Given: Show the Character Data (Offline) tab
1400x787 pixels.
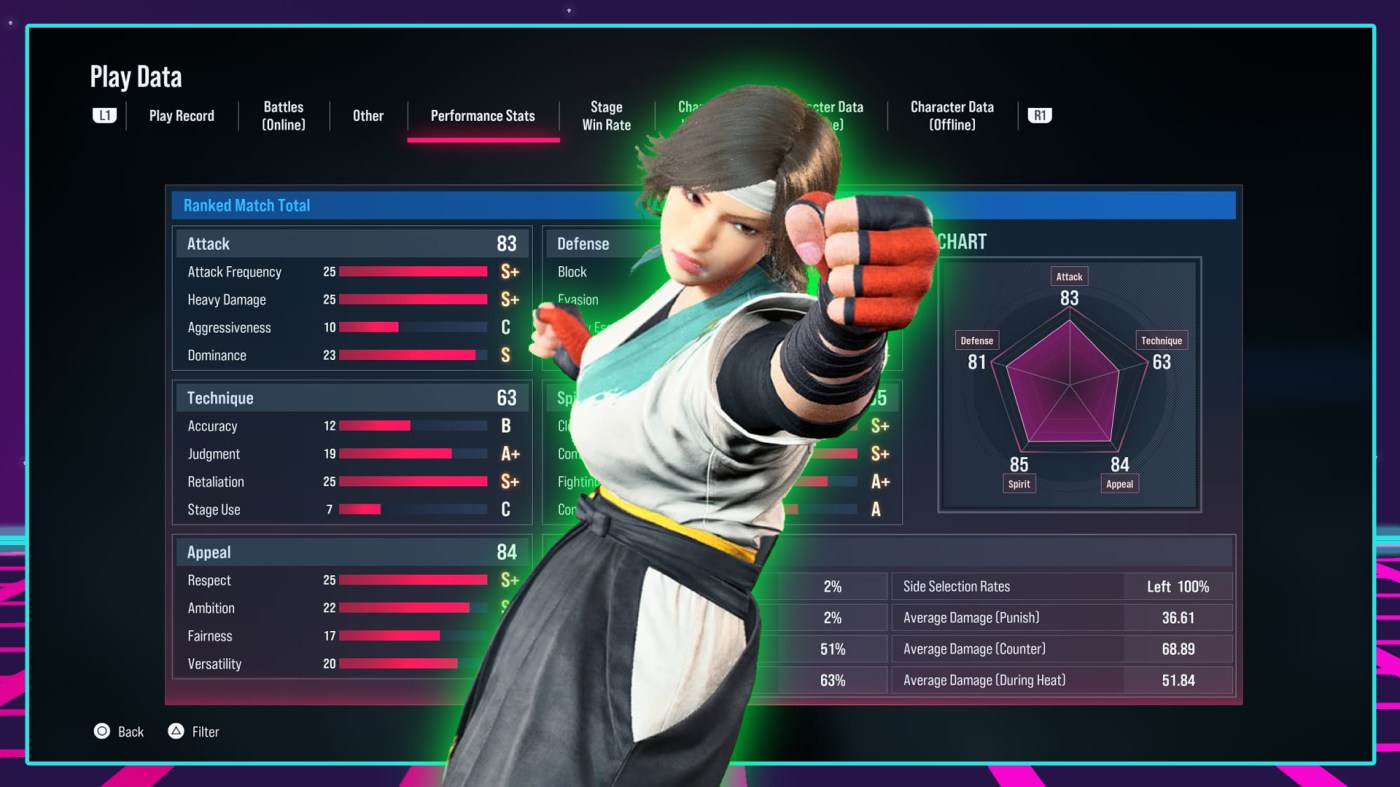Looking at the screenshot, I should 952,116.
